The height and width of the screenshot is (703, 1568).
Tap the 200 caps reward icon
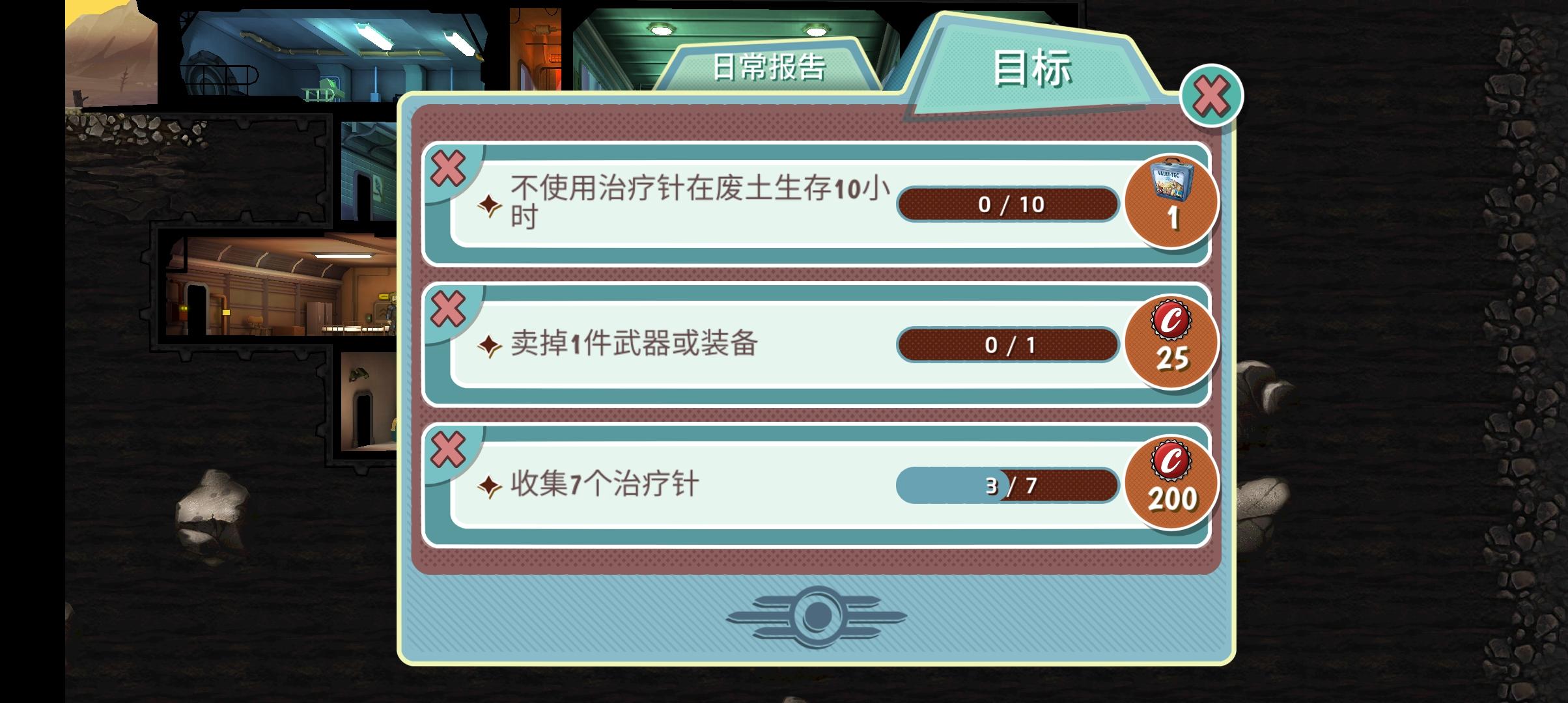[x=1172, y=483]
